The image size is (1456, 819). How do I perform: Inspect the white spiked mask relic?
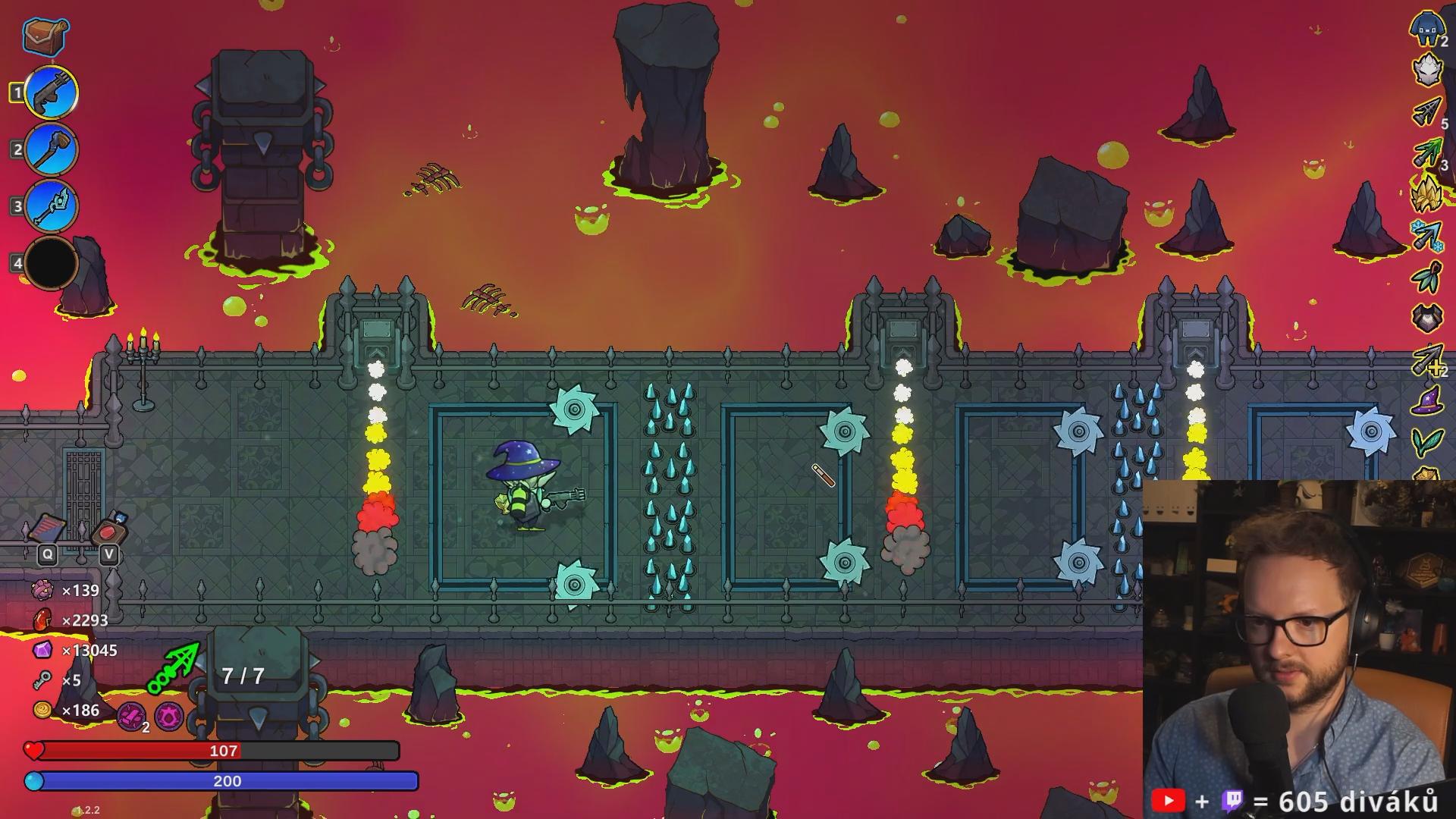(x=1427, y=70)
